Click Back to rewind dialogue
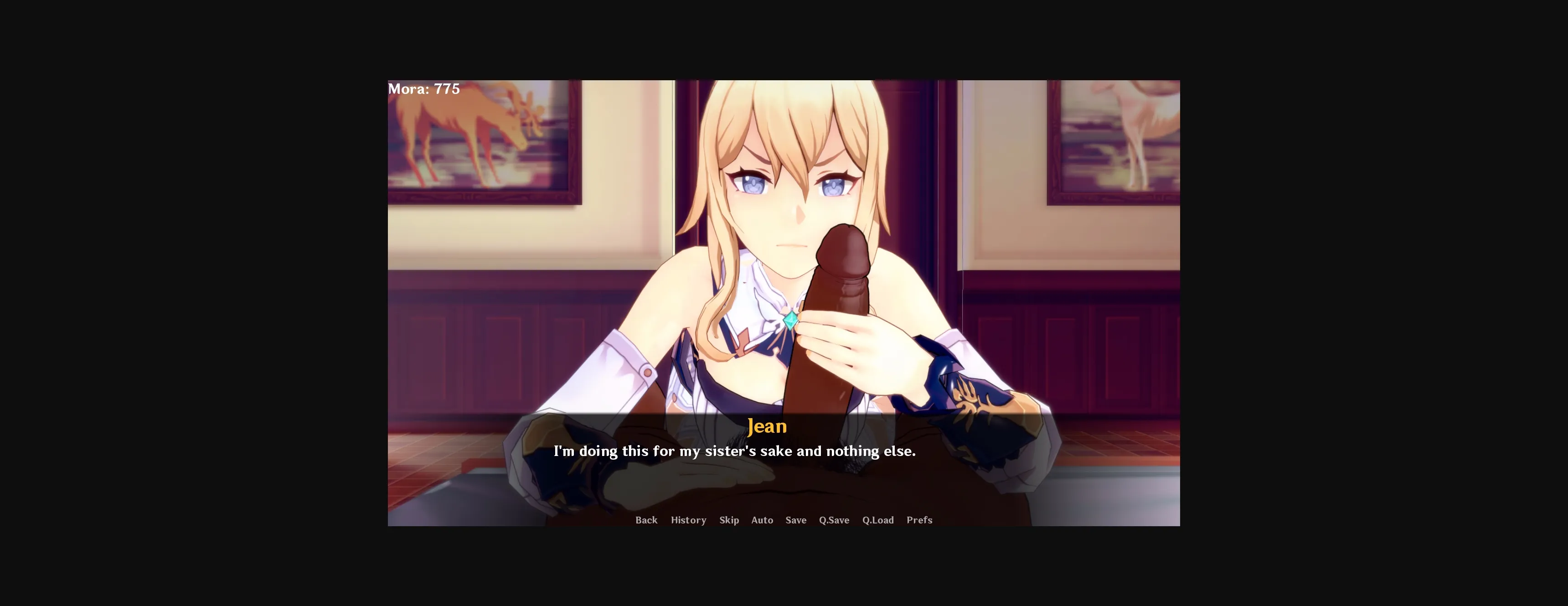The width and height of the screenshot is (1568, 606). pos(646,520)
